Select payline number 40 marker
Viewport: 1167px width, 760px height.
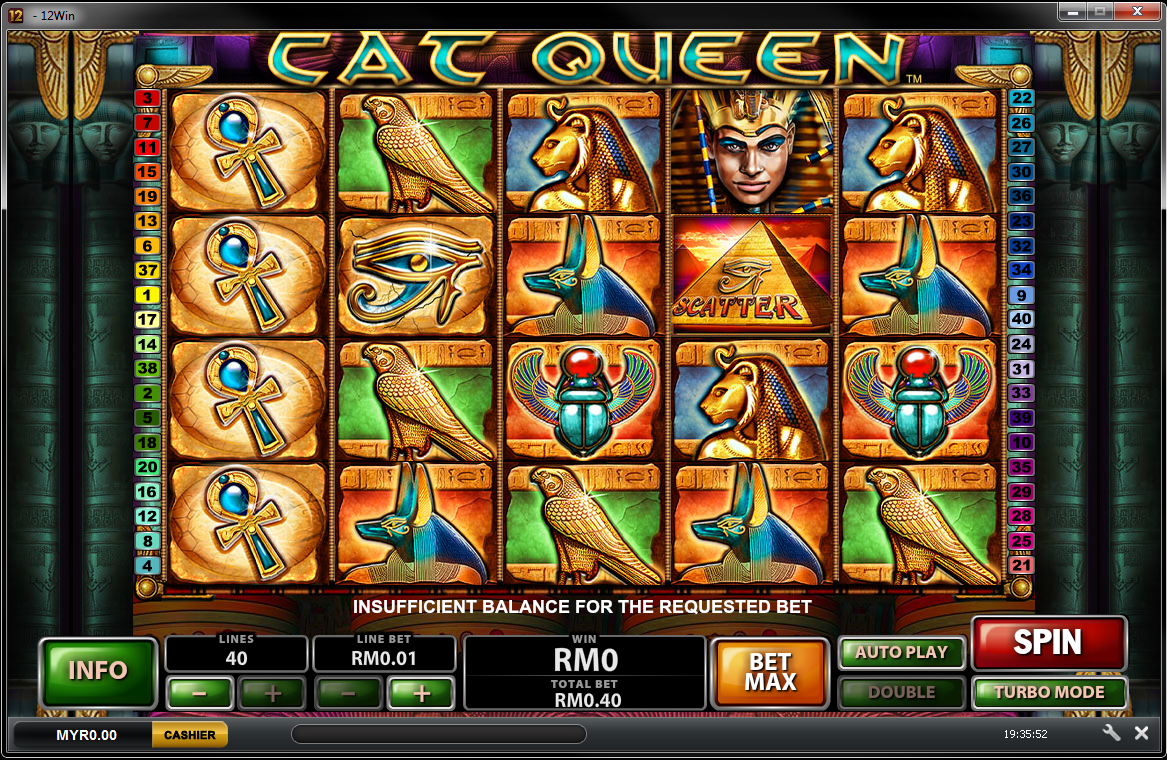click(x=1021, y=320)
